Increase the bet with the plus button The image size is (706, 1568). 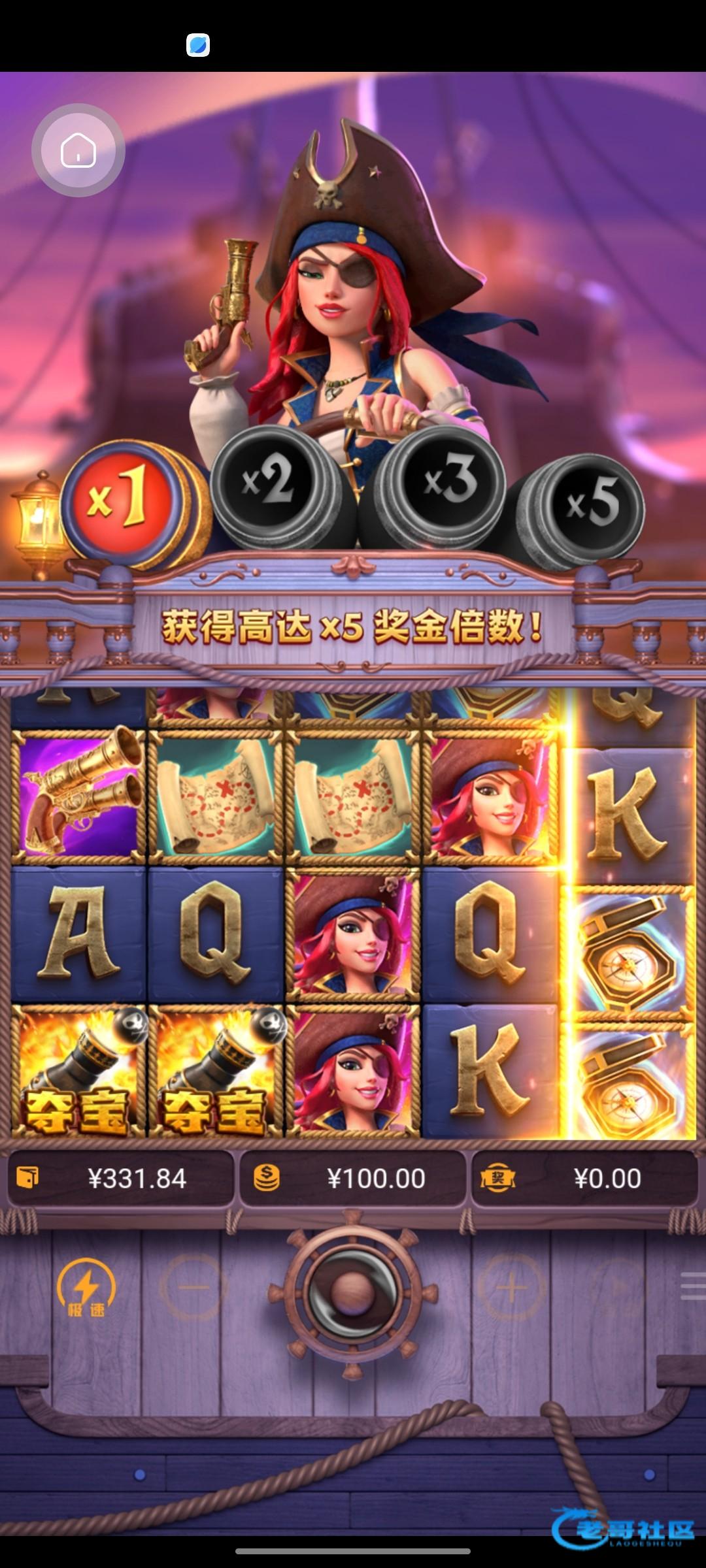[x=511, y=1288]
